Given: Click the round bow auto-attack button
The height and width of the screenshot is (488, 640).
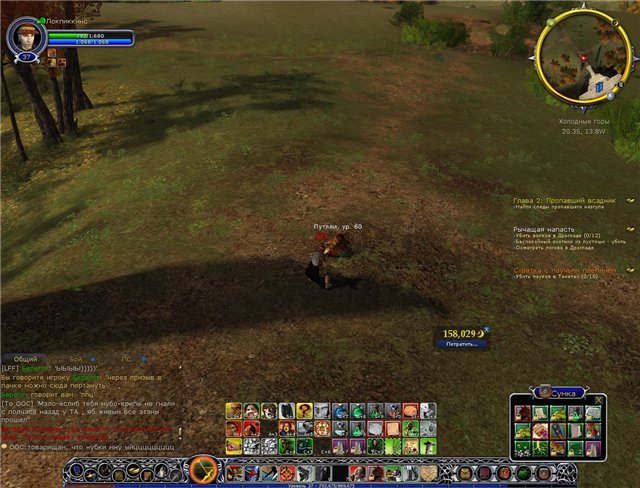Looking at the screenshot, I should click(204, 468).
